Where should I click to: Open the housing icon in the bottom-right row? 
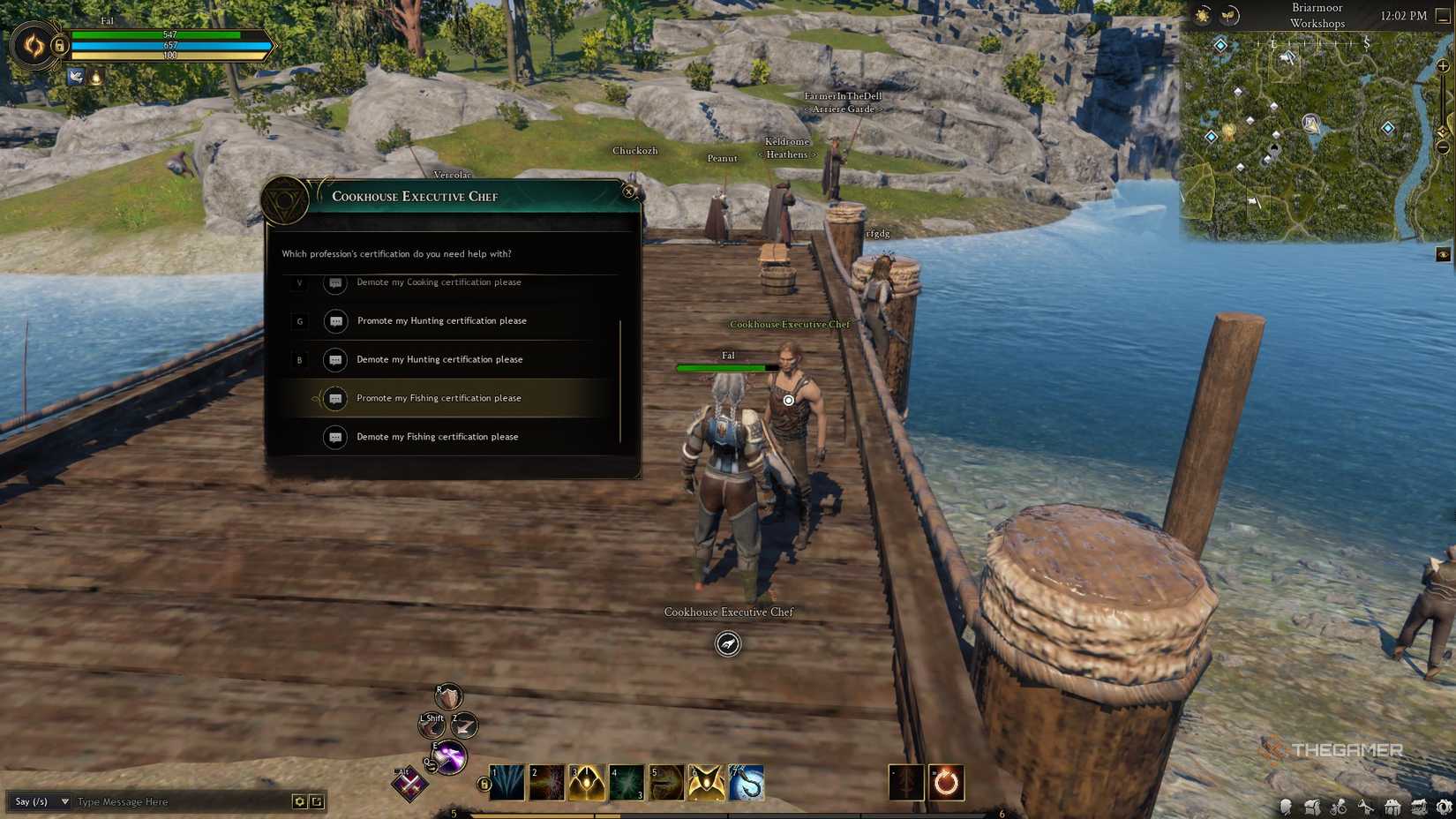point(1392,806)
